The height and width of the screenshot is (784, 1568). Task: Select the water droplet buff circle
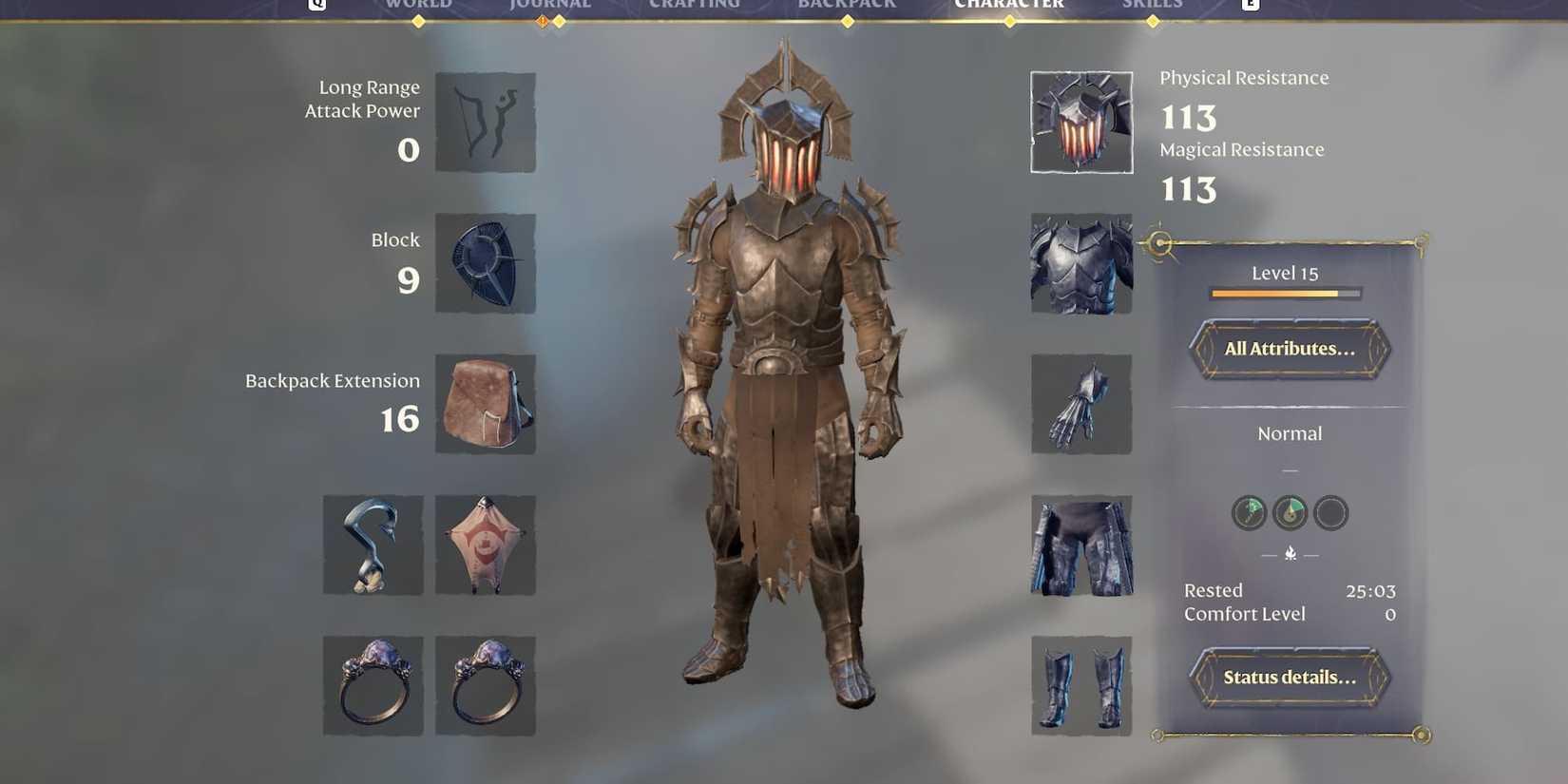(1289, 512)
